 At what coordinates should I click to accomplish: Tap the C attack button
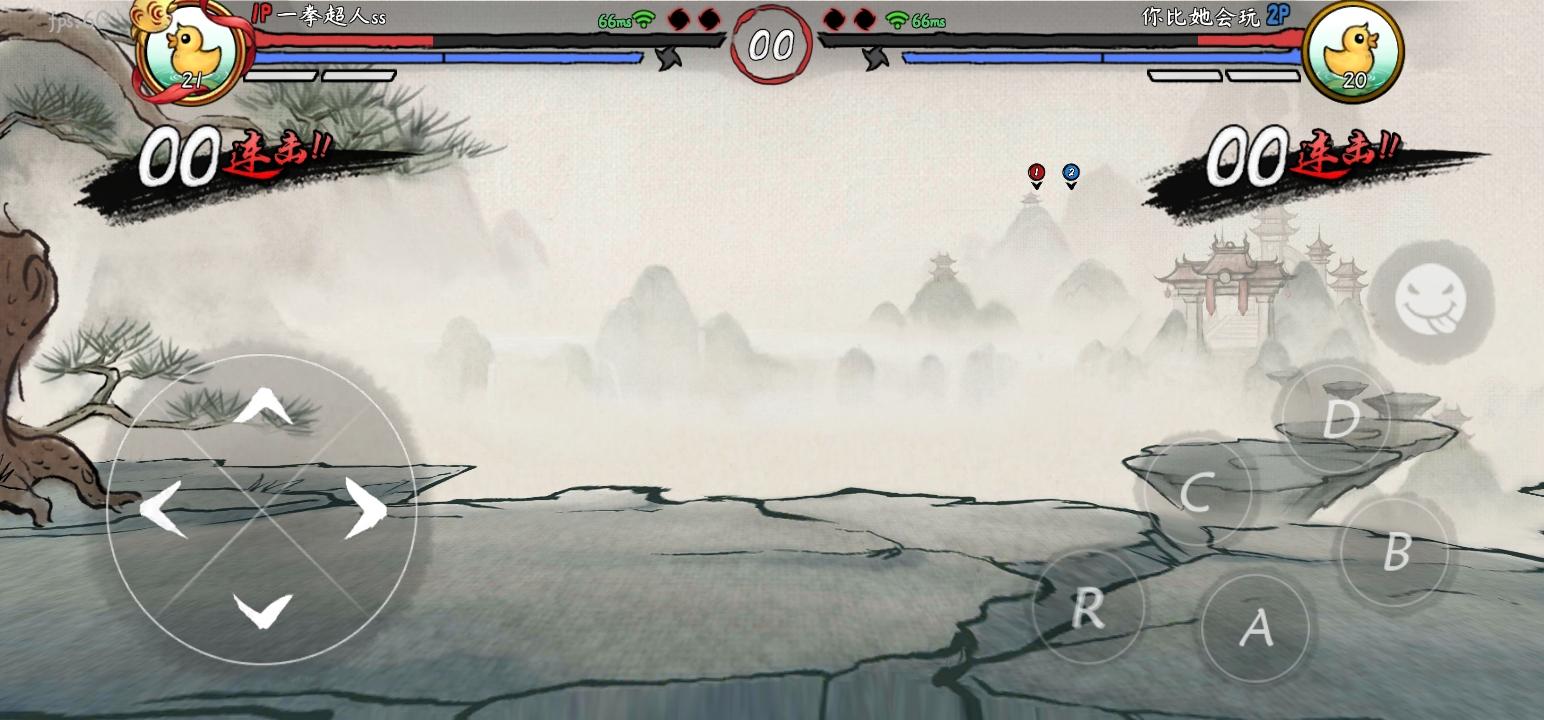pyautogui.click(x=1198, y=490)
